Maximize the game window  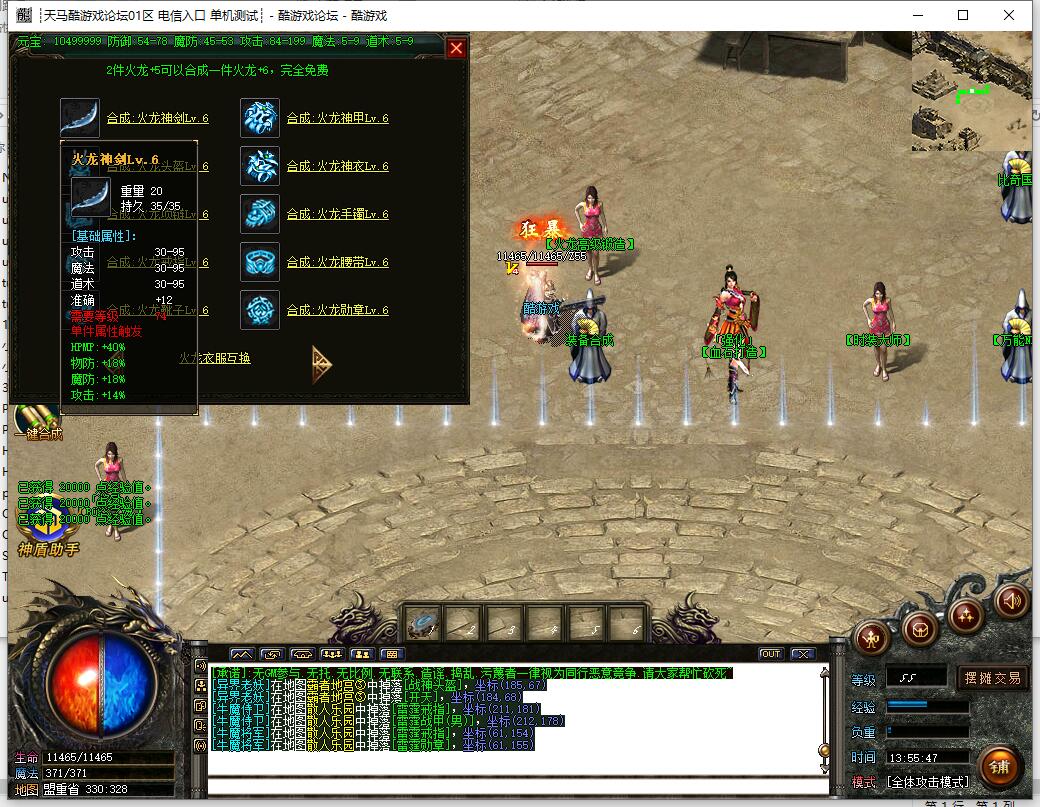coord(963,15)
